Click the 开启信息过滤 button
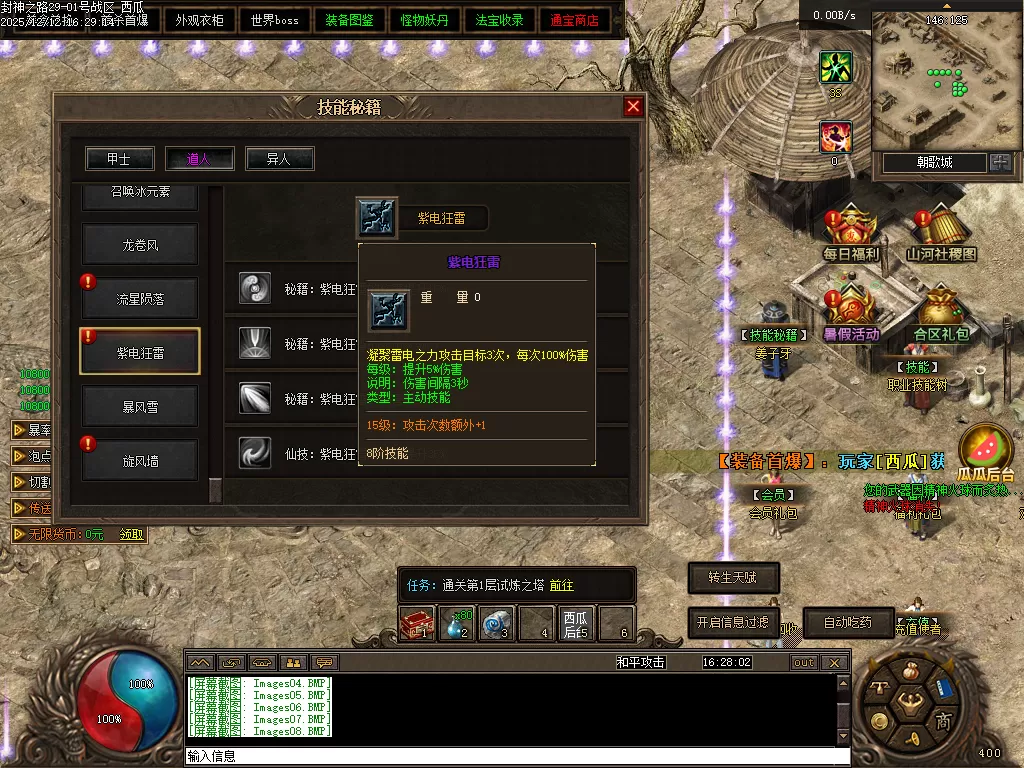This screenshot has height=768, width=1024. [x=733, y=622]
